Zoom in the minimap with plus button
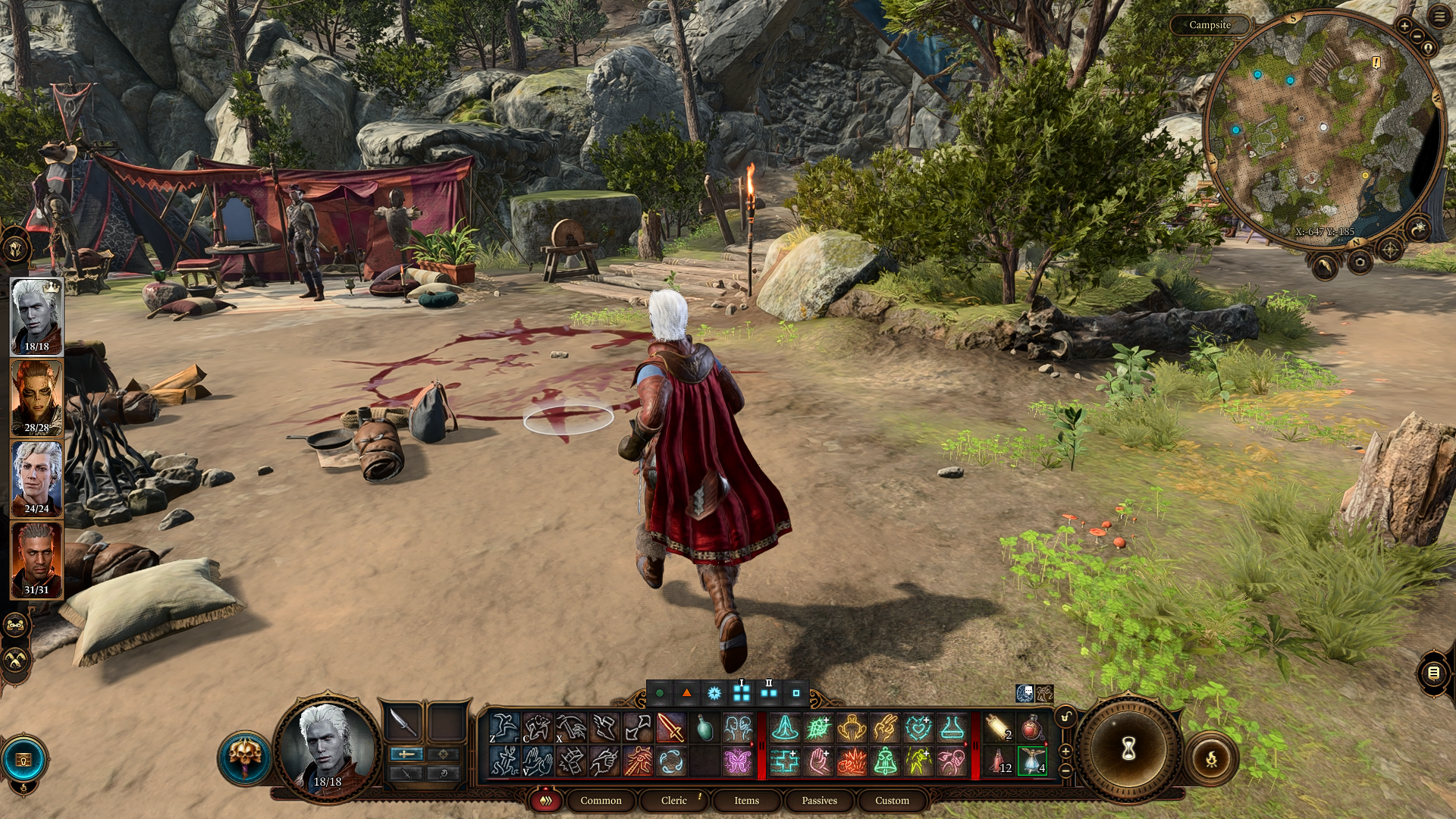The image size is (1456, 819). point(1404,26)
